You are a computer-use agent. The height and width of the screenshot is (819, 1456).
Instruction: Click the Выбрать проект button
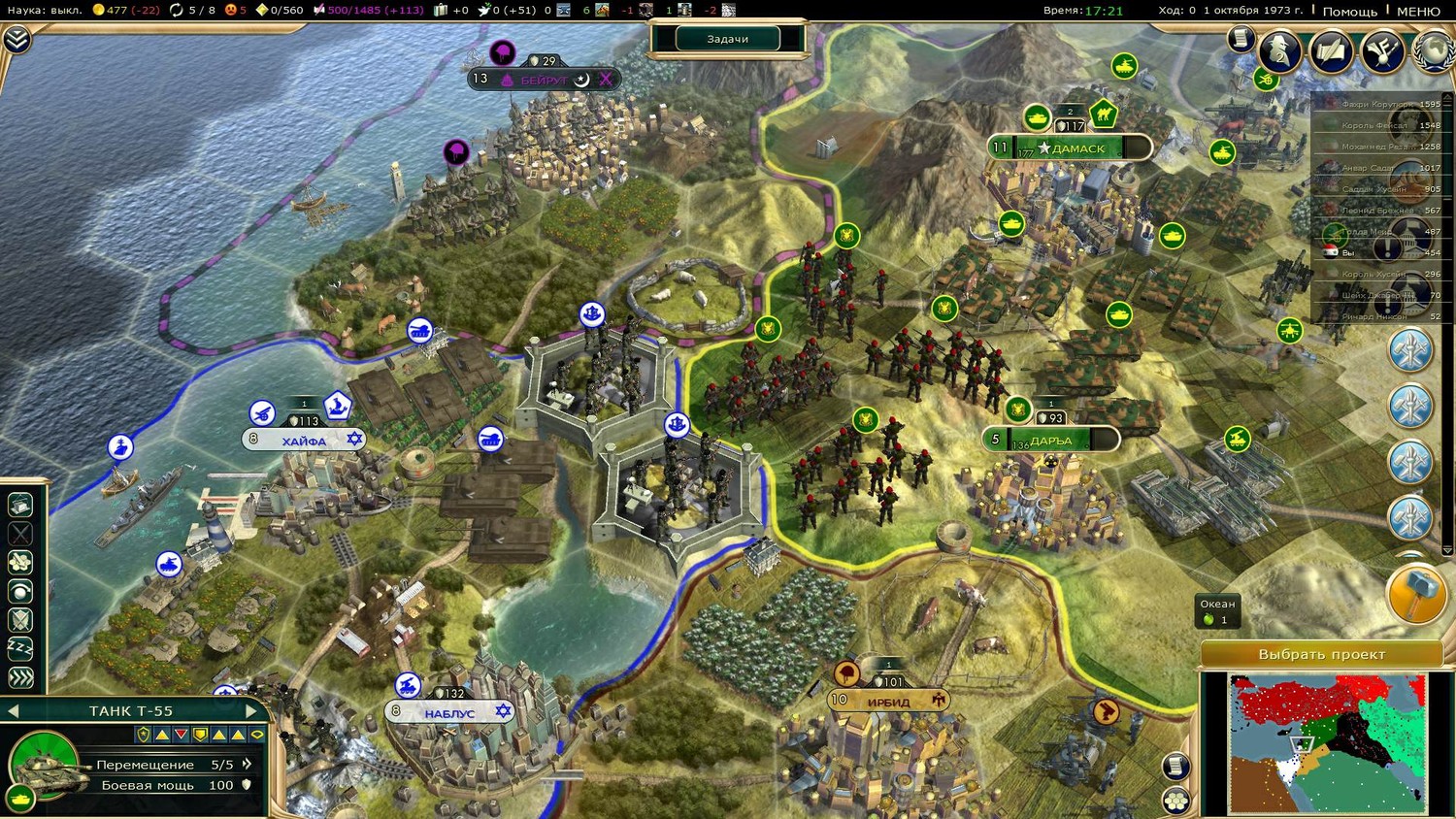1321,654
